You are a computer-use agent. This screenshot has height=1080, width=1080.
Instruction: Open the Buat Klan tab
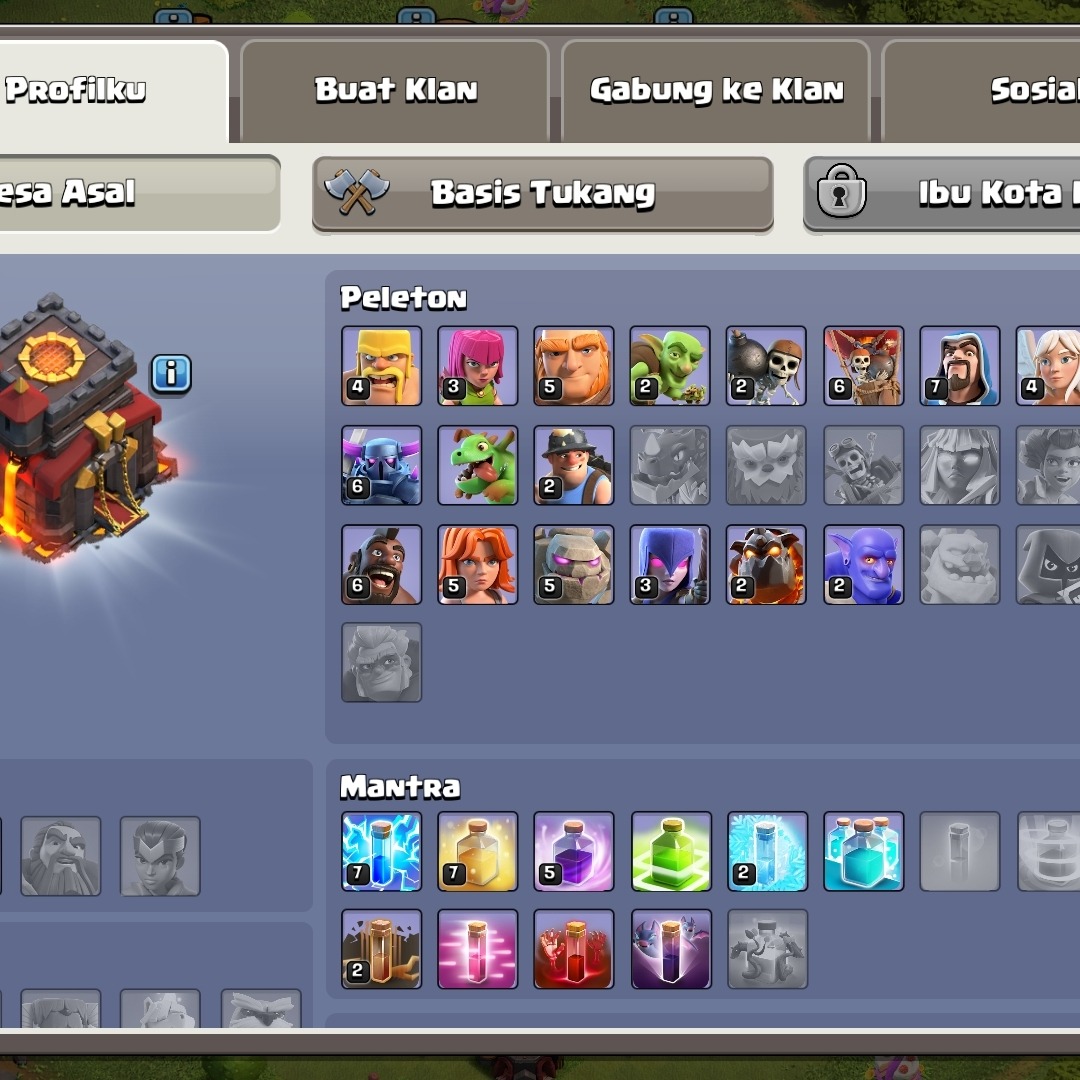pyautogui.click(x=396, y=91)
